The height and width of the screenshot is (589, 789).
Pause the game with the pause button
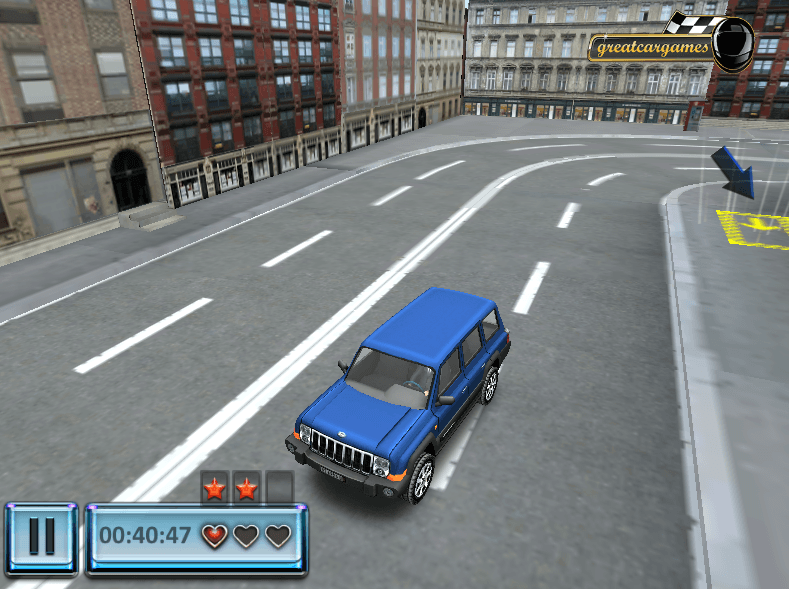(41, 537)
